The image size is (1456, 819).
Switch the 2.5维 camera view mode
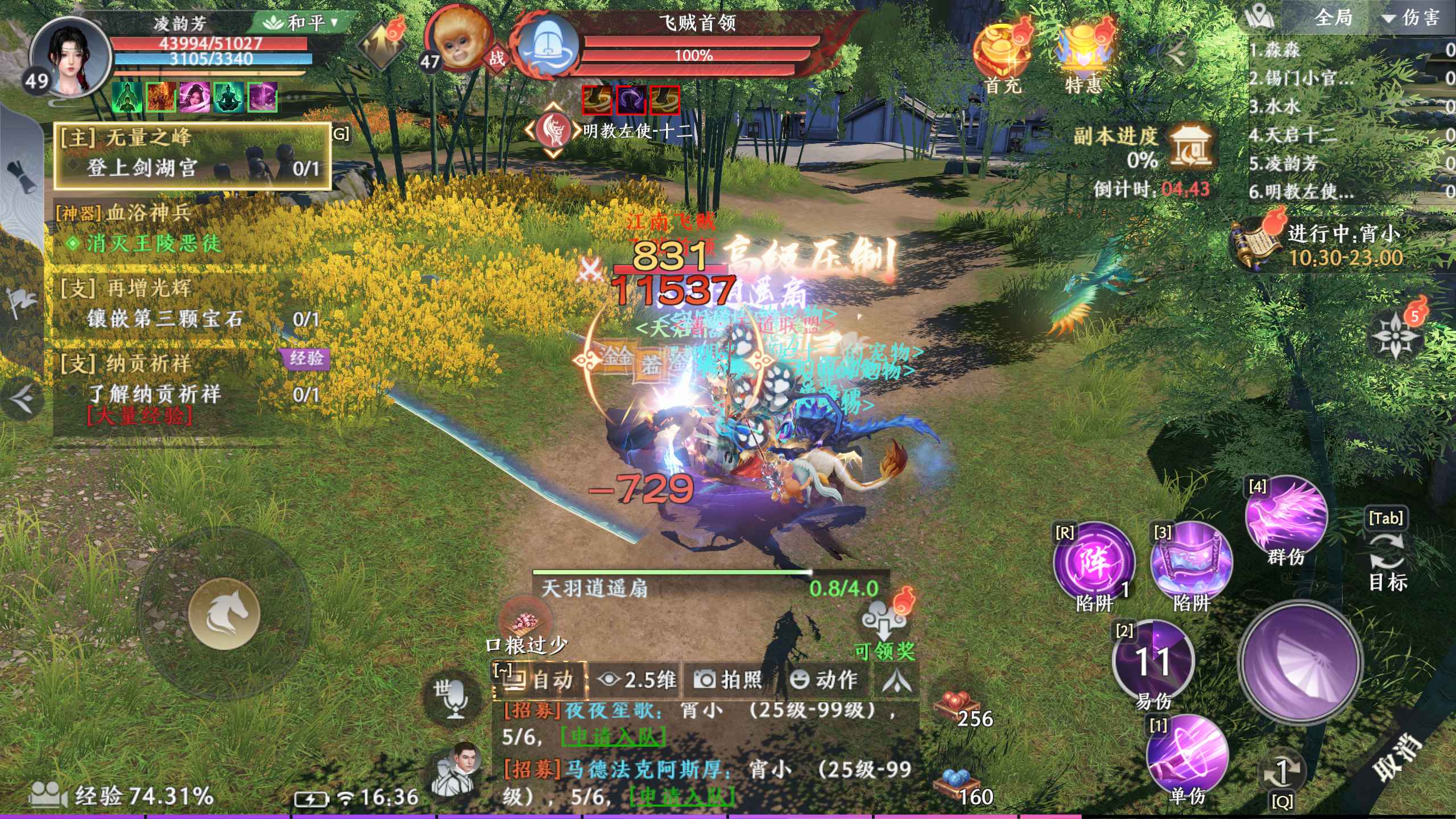pos(637,680)
